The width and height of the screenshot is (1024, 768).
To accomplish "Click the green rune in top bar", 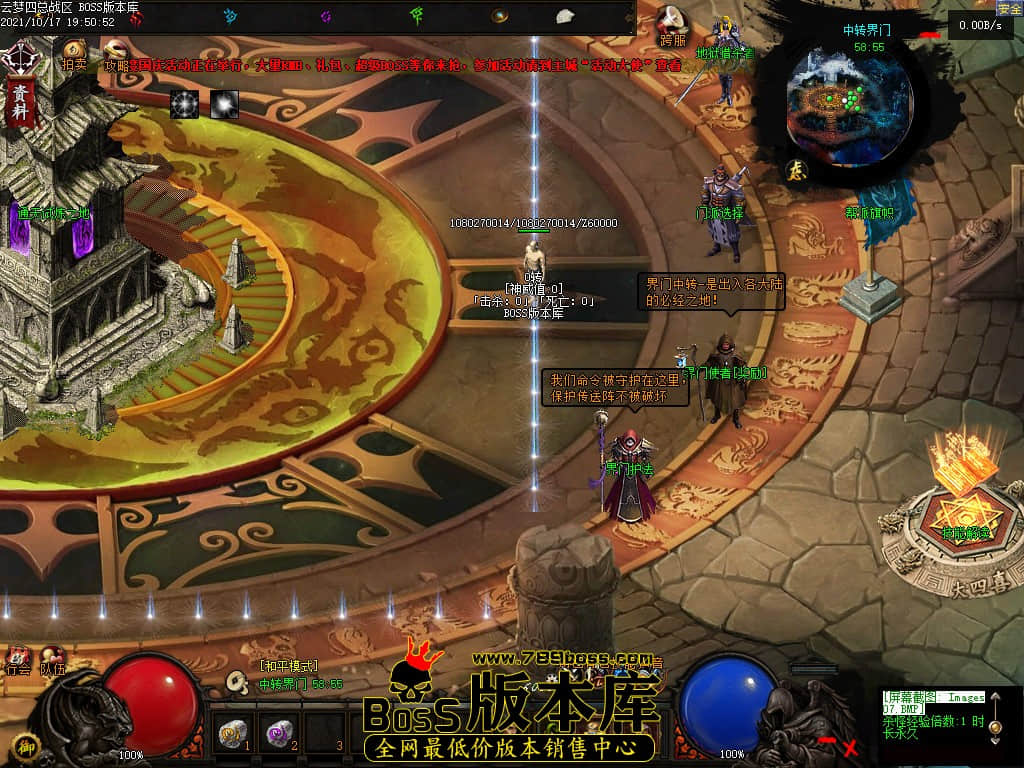I will (x=417, y=15).
